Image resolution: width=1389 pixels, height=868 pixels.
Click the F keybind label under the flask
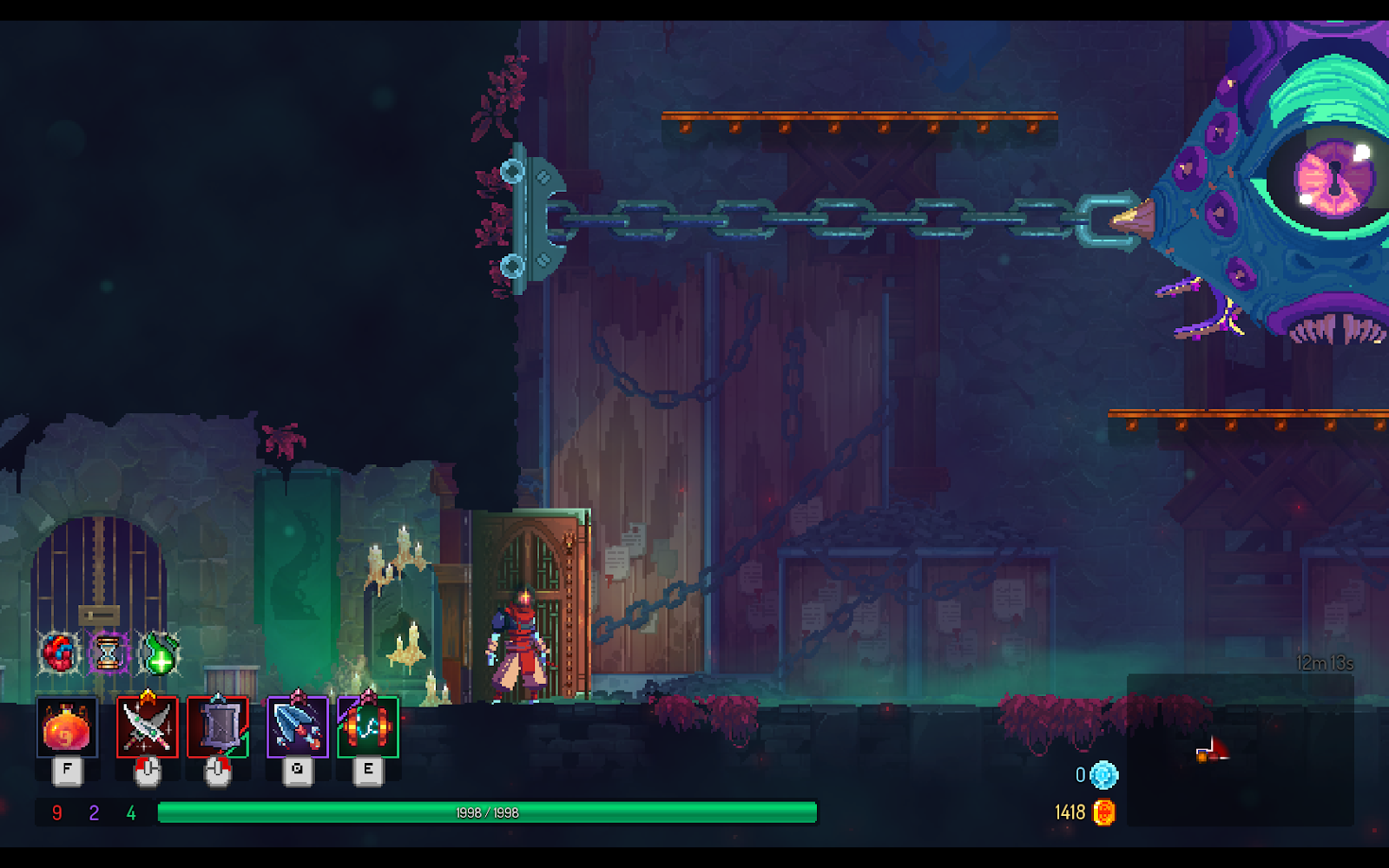[67, 767]
